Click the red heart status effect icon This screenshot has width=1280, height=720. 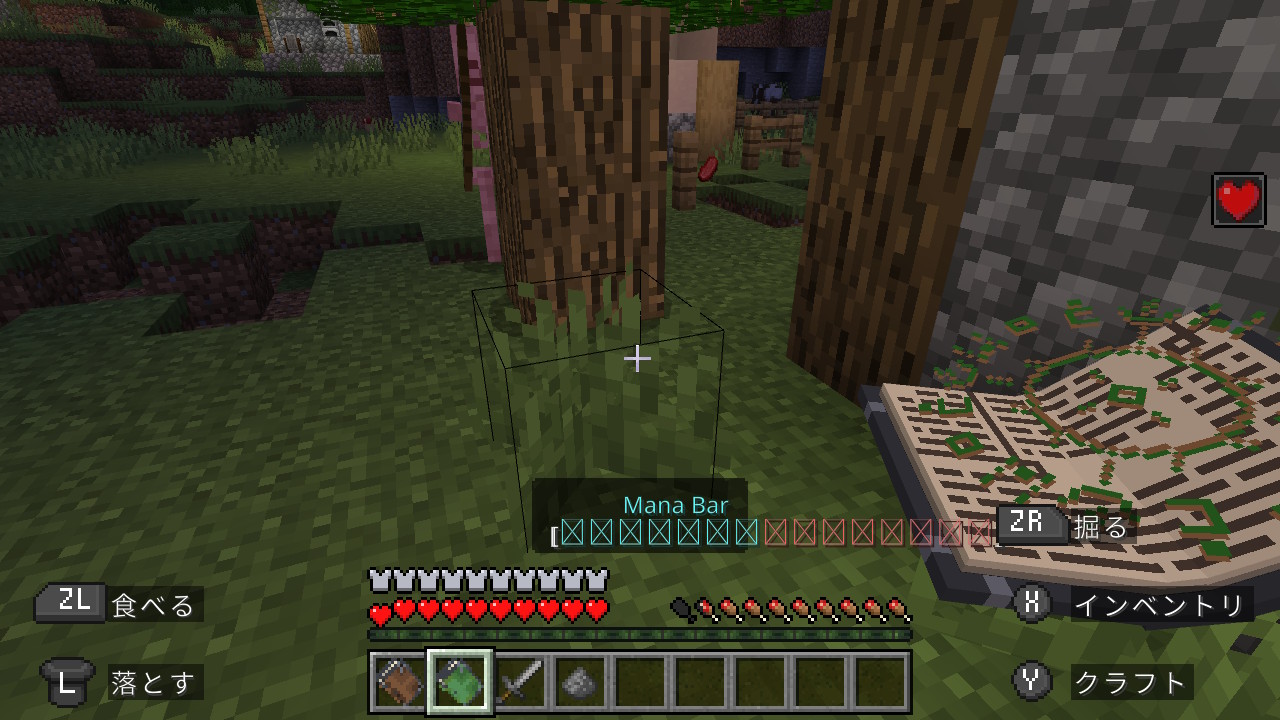(x=1239, y=200)
